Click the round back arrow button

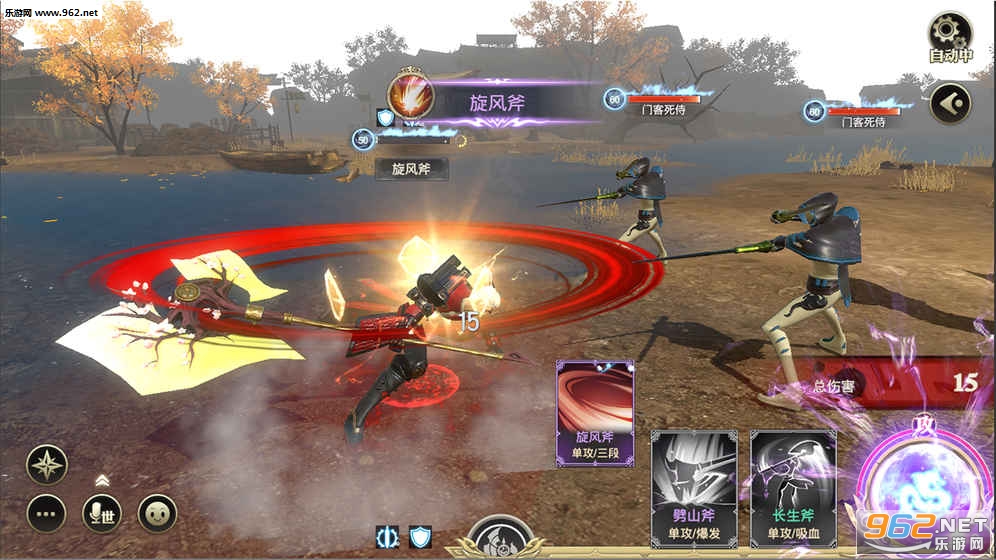point(950,103)
